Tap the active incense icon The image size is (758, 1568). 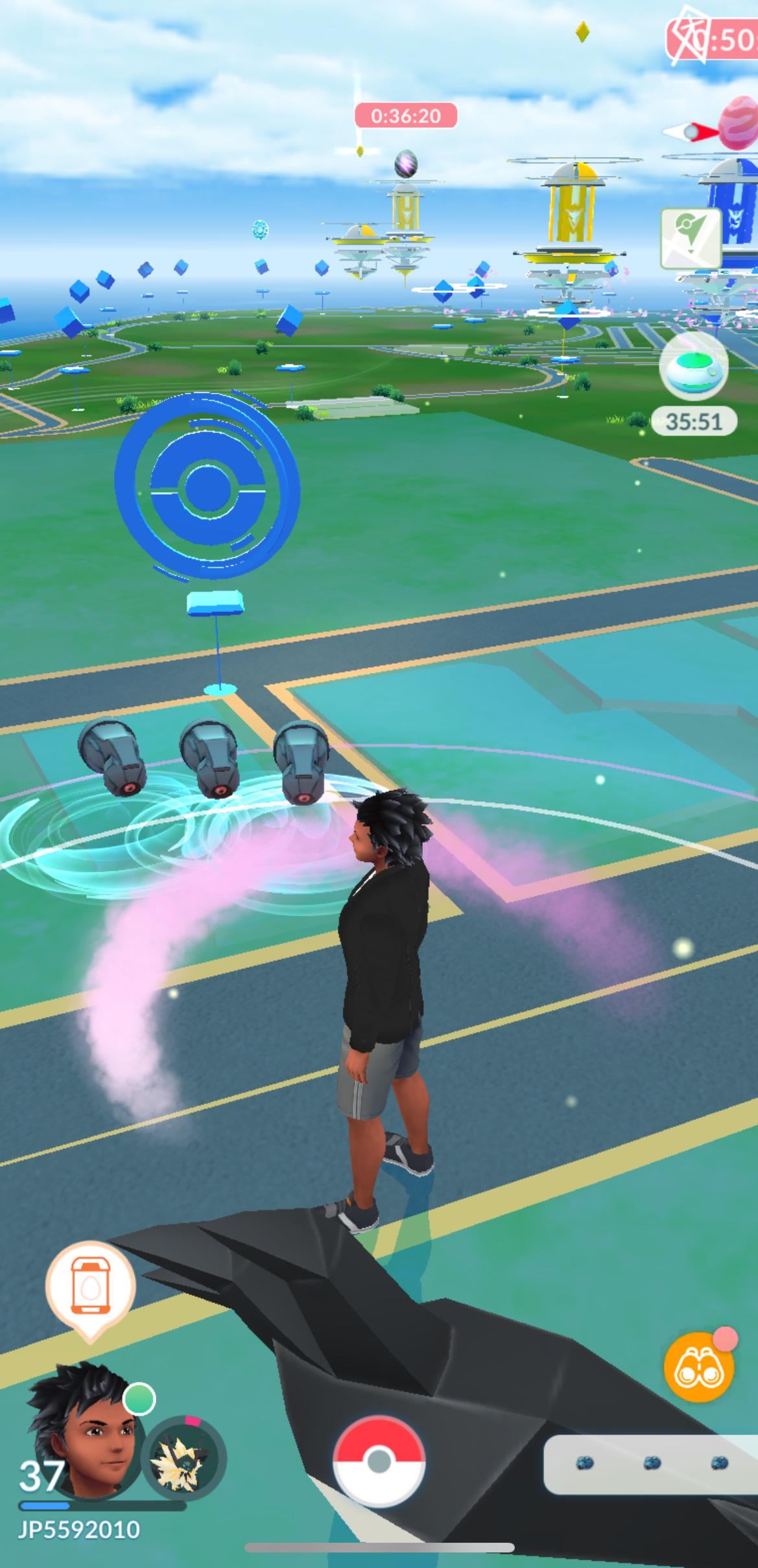694,366
